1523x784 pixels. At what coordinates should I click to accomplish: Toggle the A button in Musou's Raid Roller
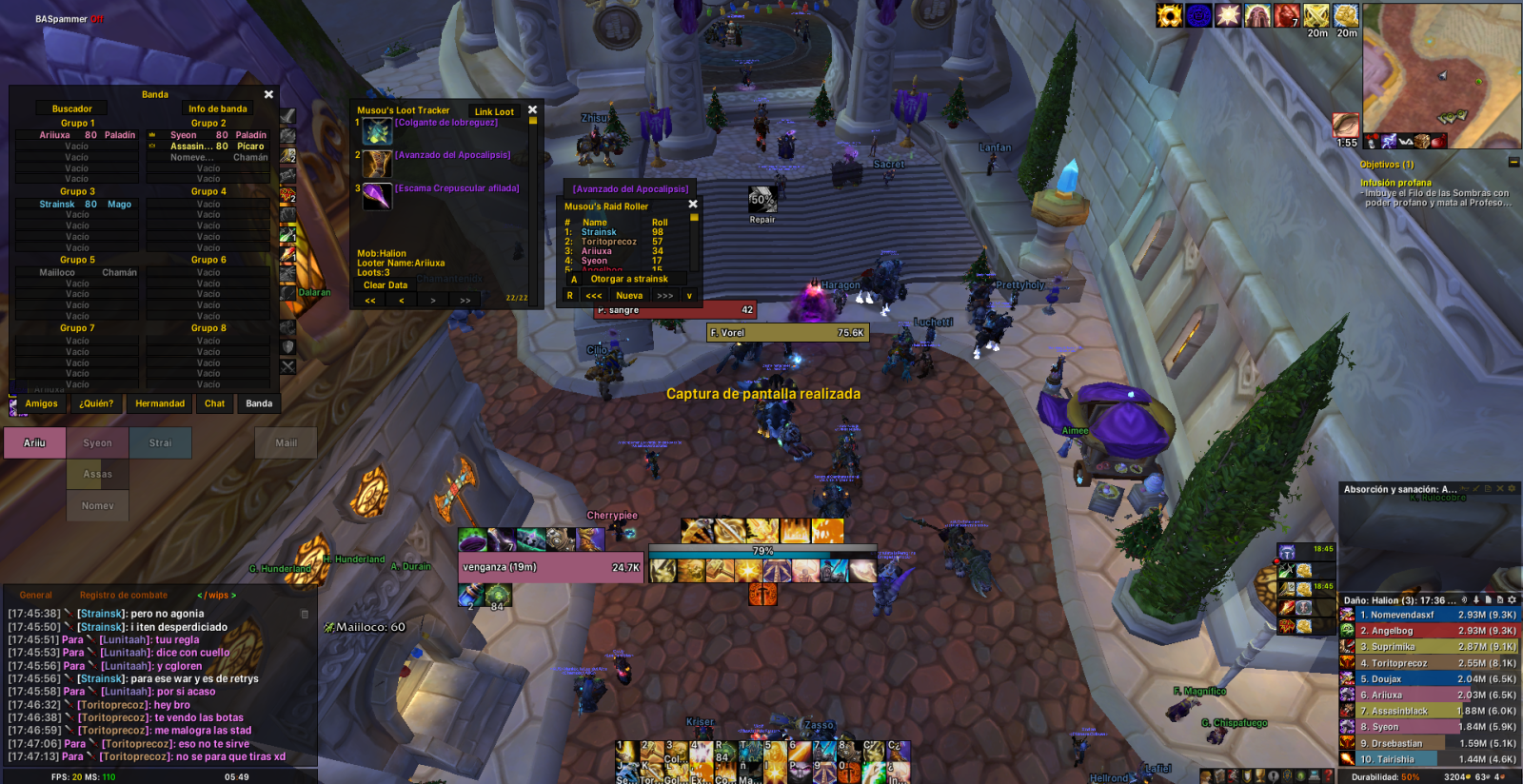pyautogui.click(x=575, y=279)
